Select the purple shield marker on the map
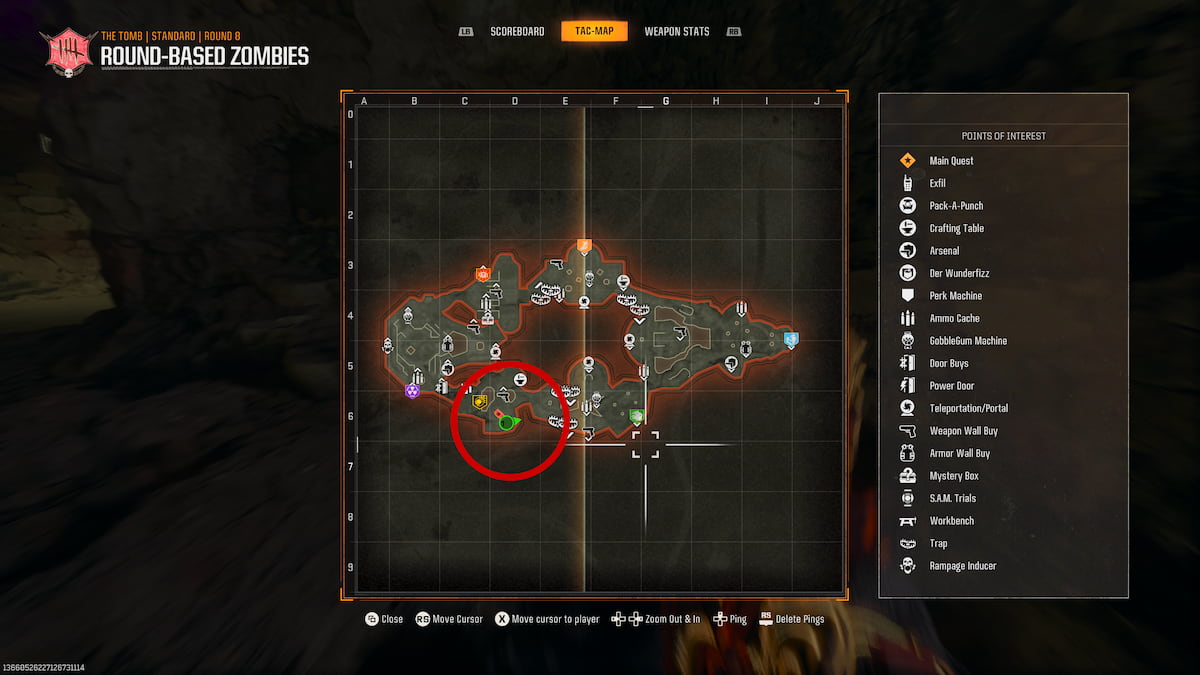The image size is (1200, 675). pos(412,390)
